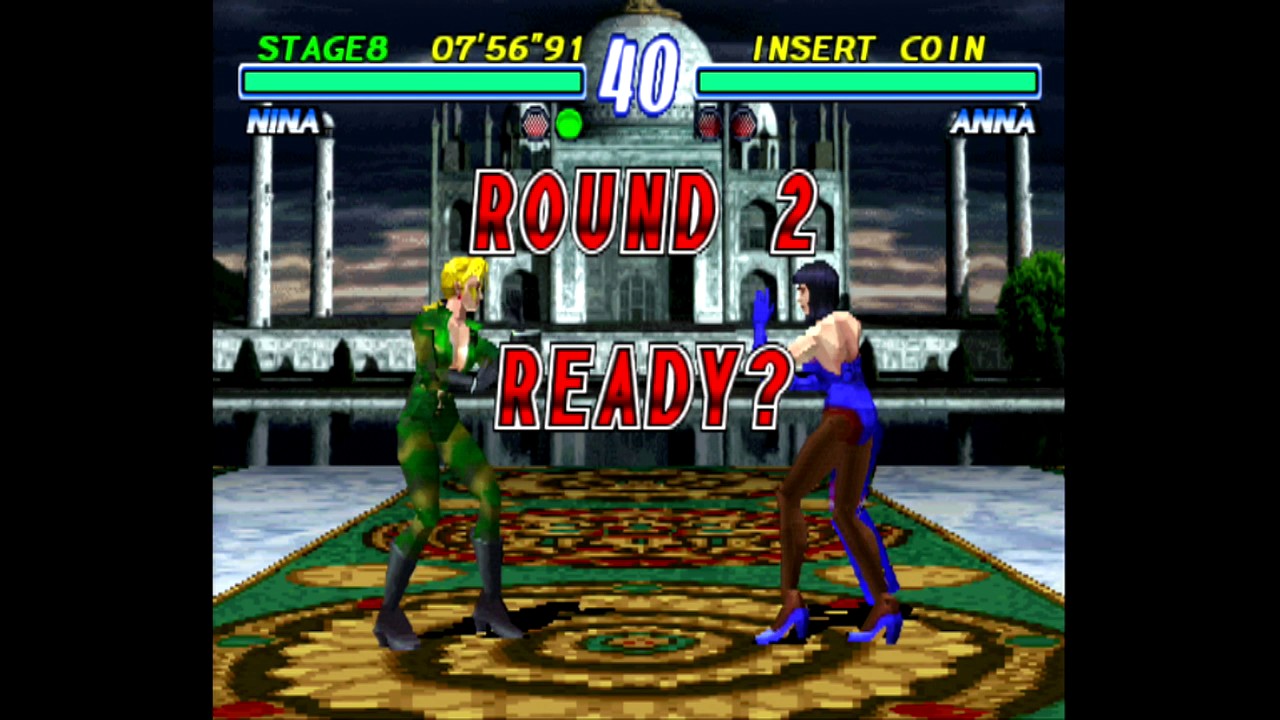This screenshot has width=1280, height=720.
Task: Click Anna's second red round lamp
Action: pyautogui.click(x=745, y=123)
